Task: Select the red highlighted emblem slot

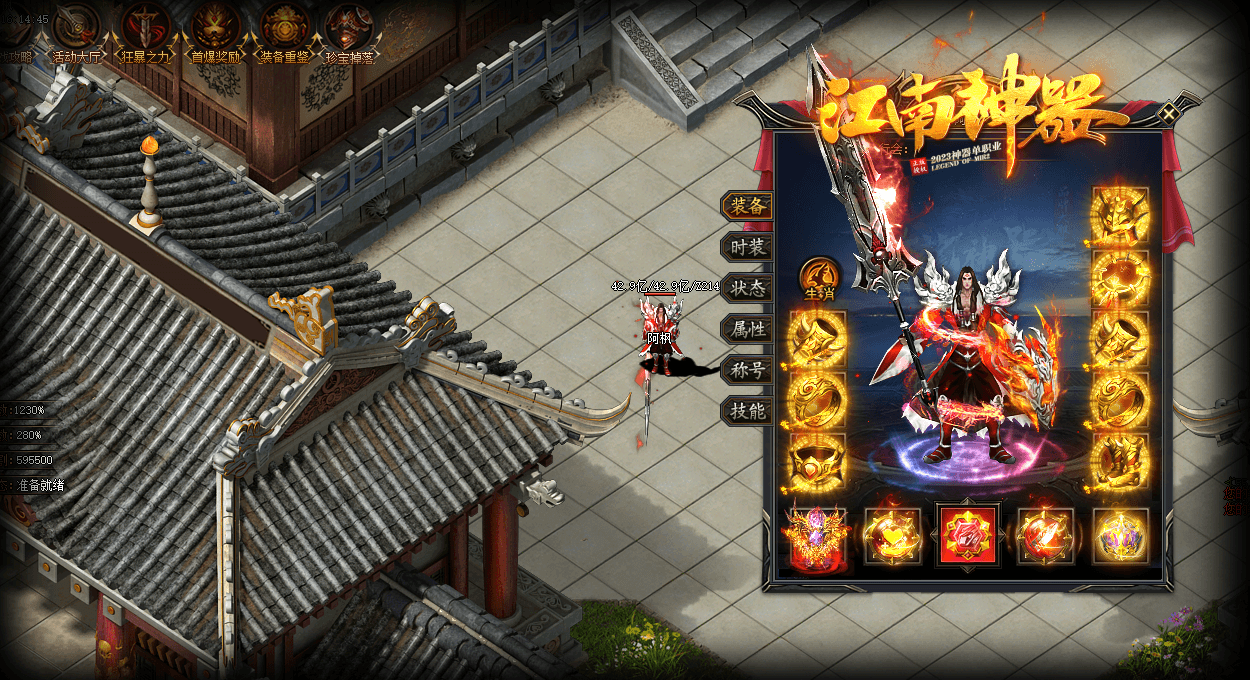Action: point(967,535)
